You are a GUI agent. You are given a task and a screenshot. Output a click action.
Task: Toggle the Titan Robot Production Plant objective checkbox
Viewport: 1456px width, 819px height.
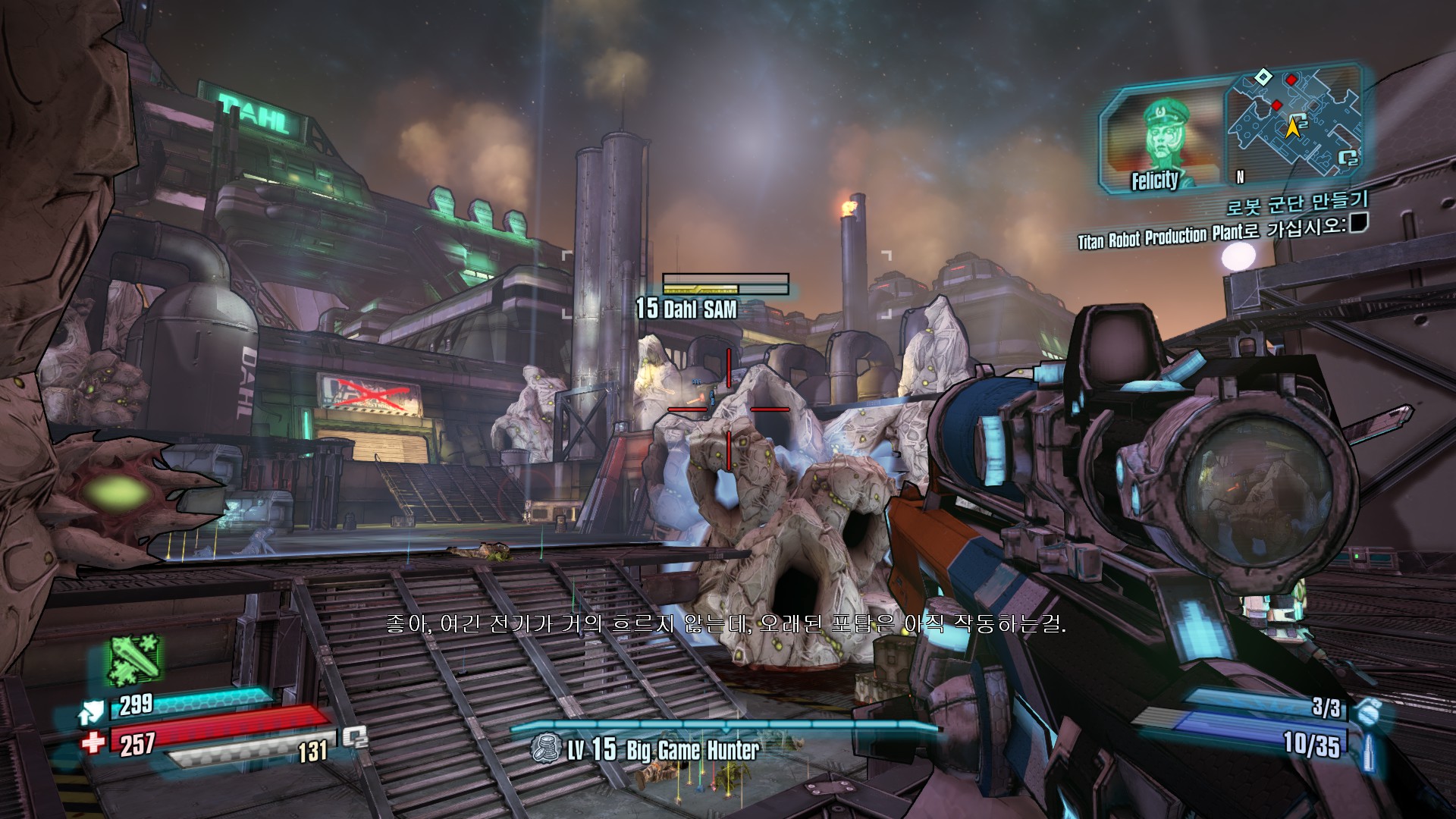tap(1357, 223)
